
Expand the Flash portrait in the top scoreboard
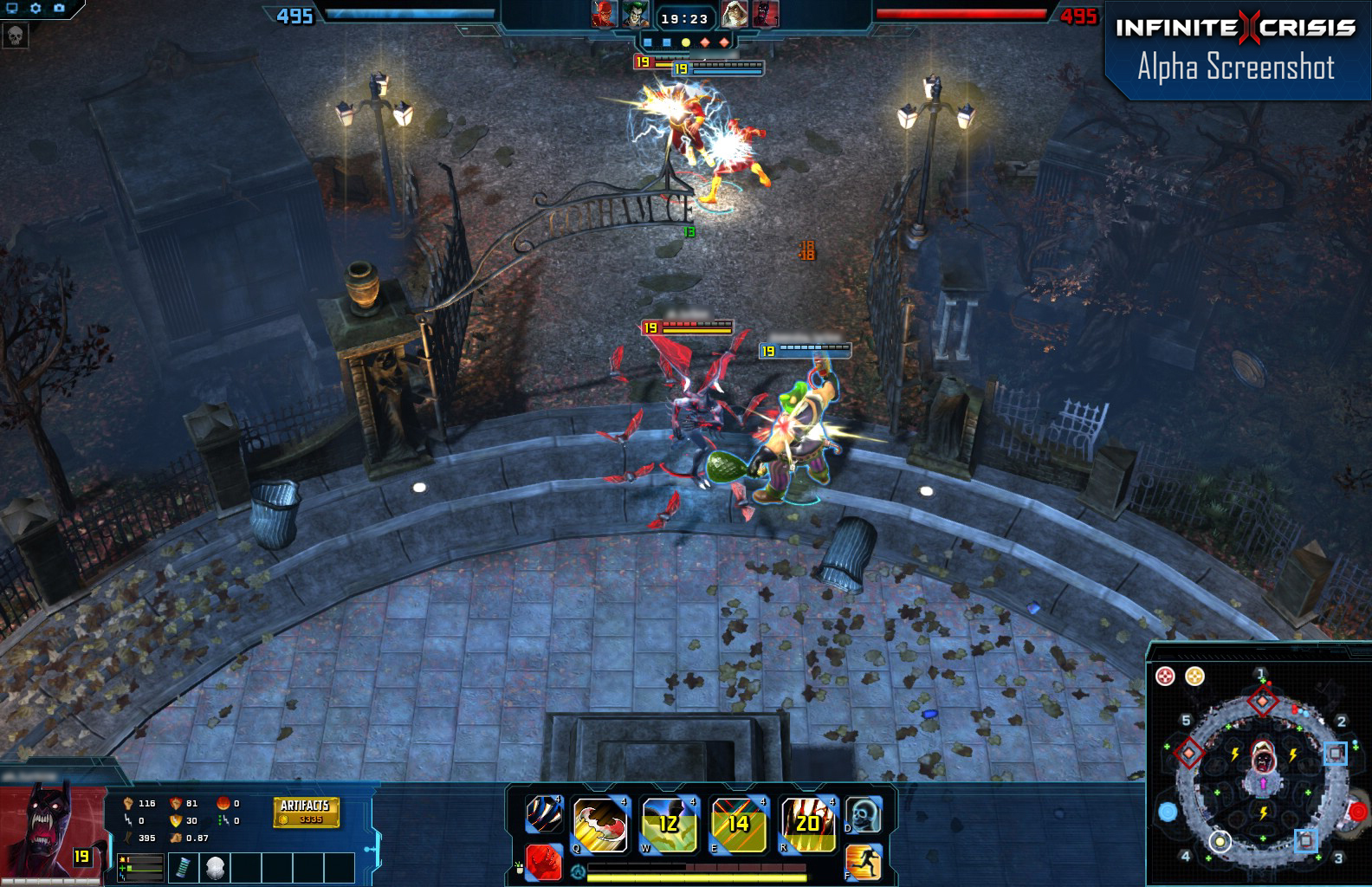click(x=605, y=13)
